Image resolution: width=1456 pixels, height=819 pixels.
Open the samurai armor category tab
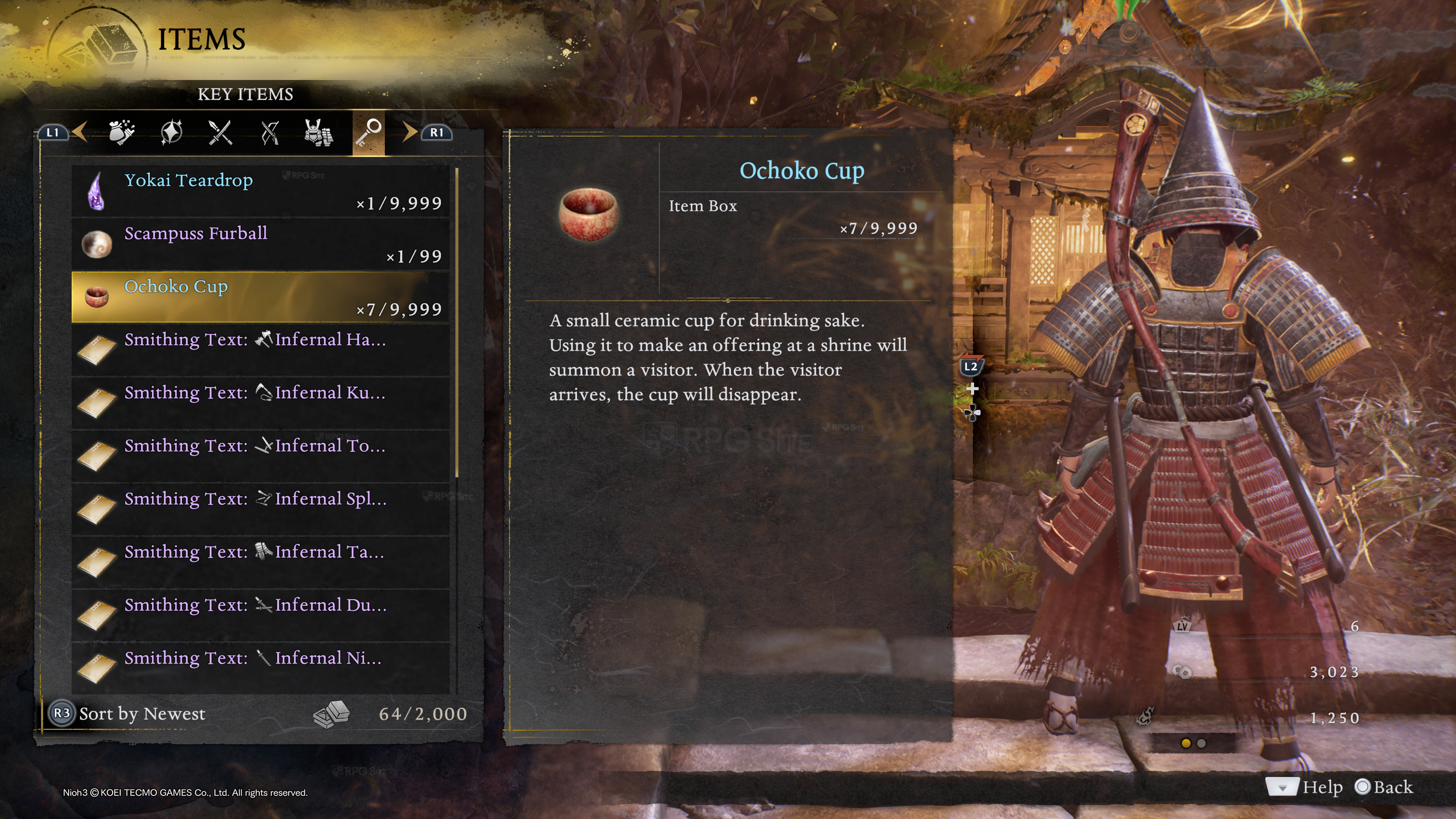[x=319, y=133]
